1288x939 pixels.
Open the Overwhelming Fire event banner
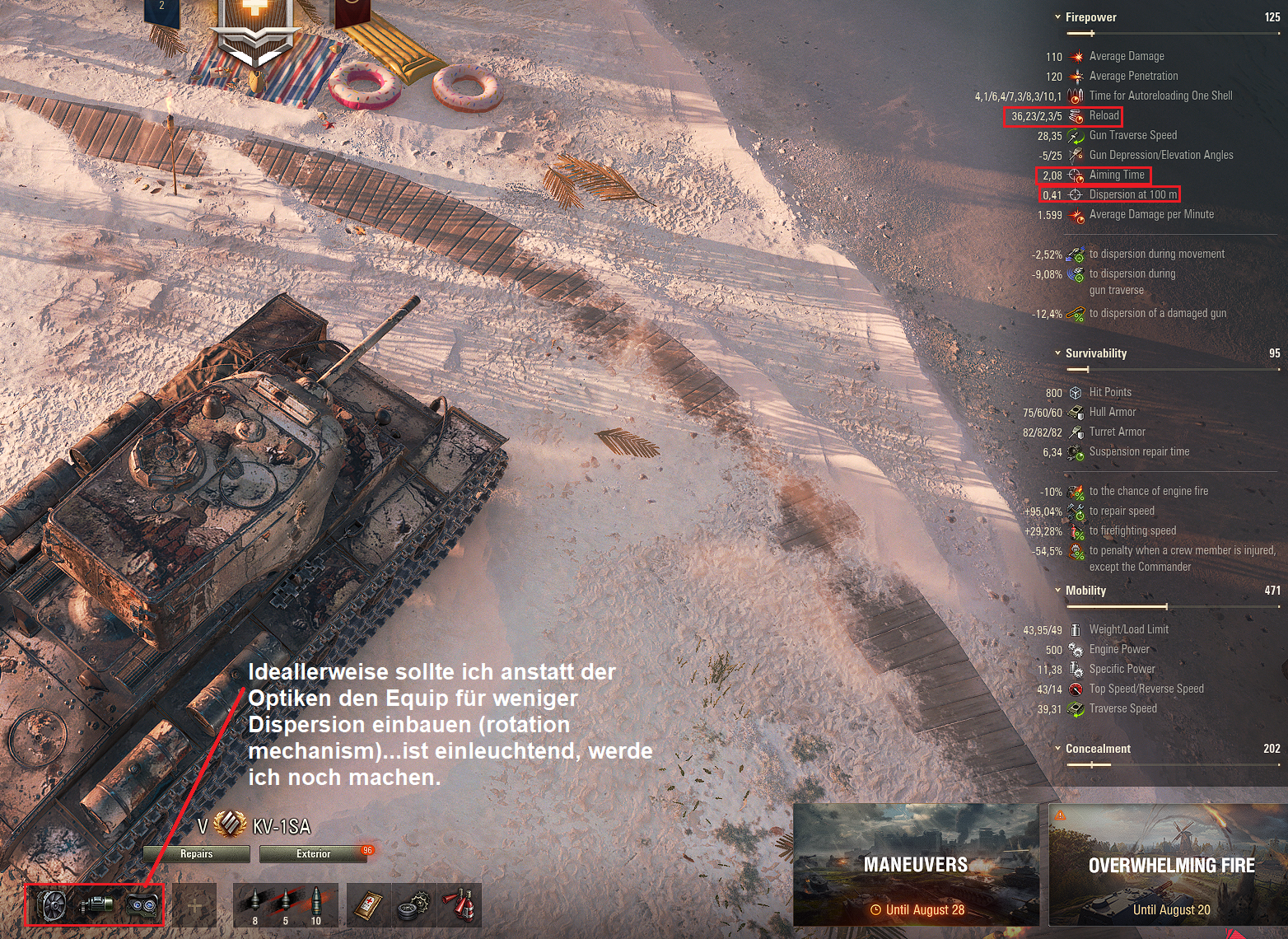1165,867
